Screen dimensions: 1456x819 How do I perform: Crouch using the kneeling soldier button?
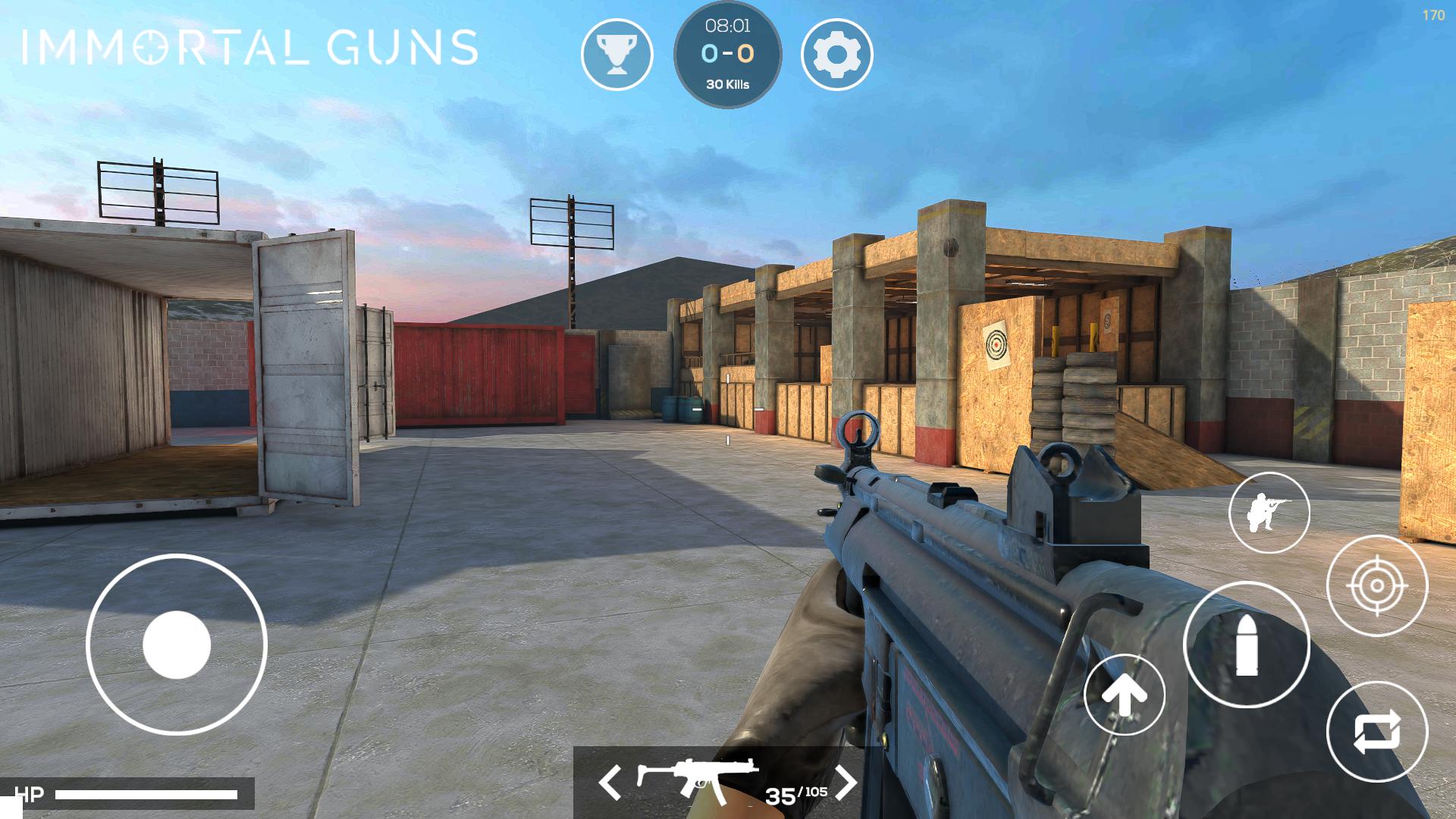tap(1269, 513)
